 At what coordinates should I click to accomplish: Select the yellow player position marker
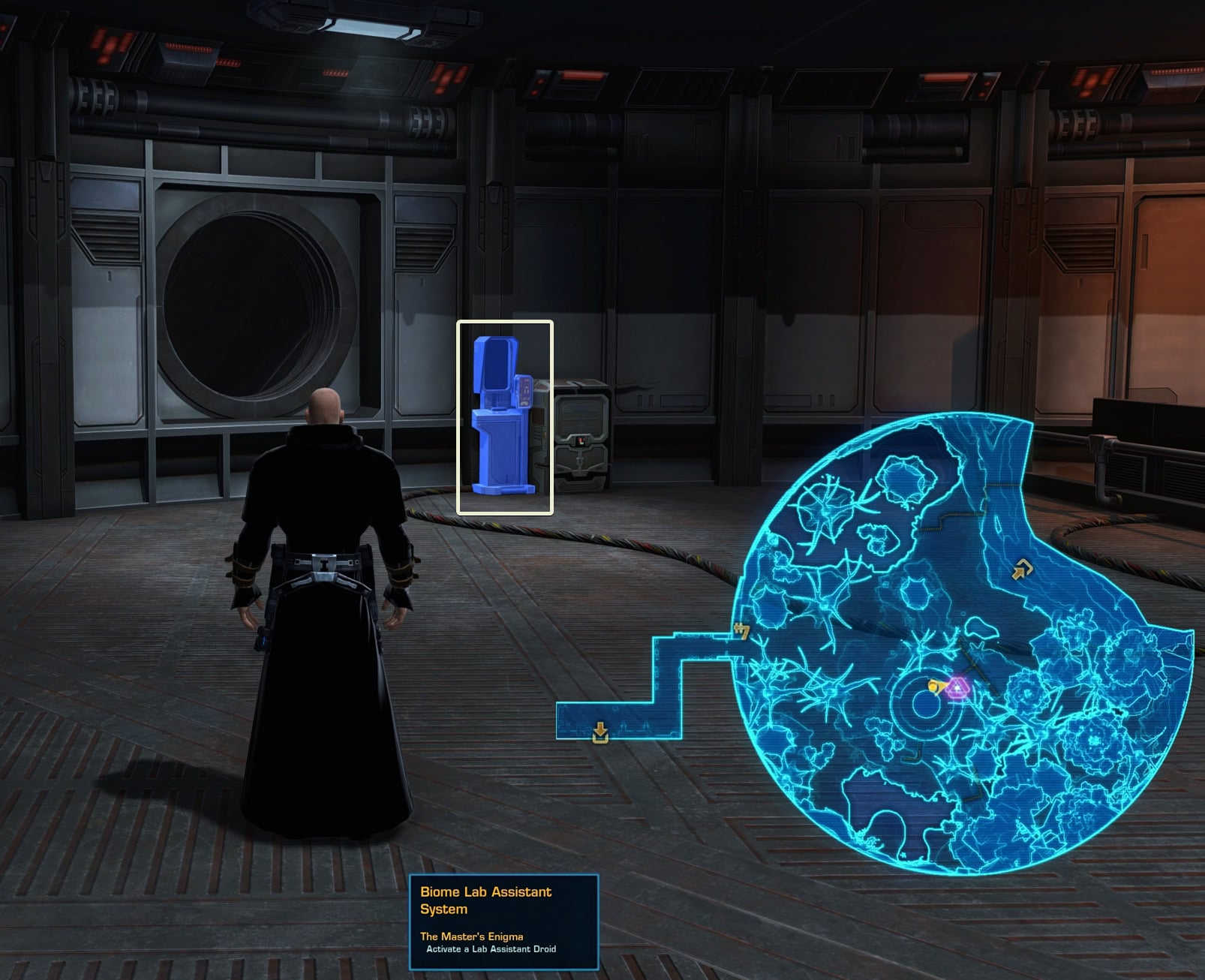point(934,686)
